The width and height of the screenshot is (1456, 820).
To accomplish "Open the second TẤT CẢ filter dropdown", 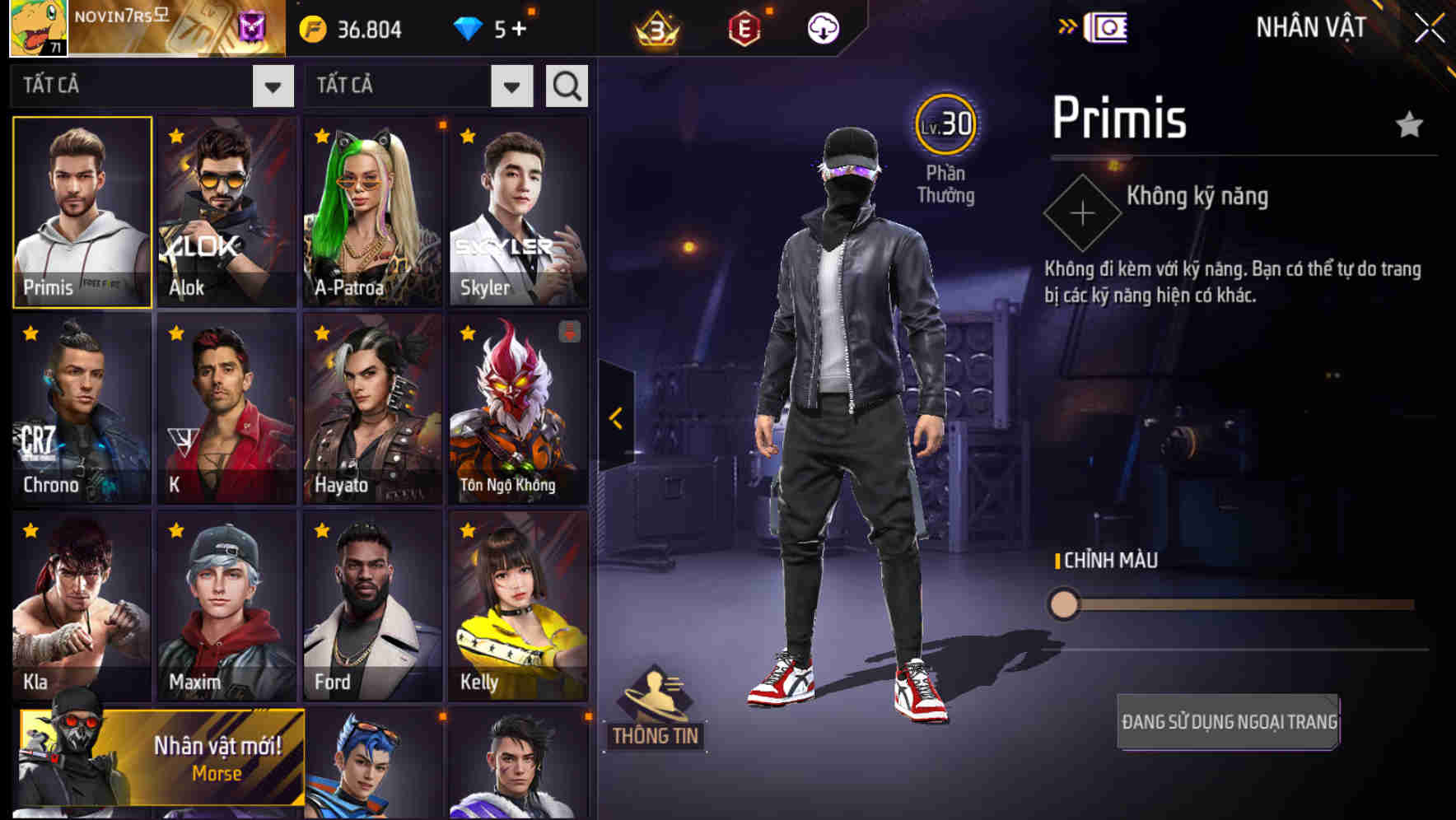I will tap(510, 85).
